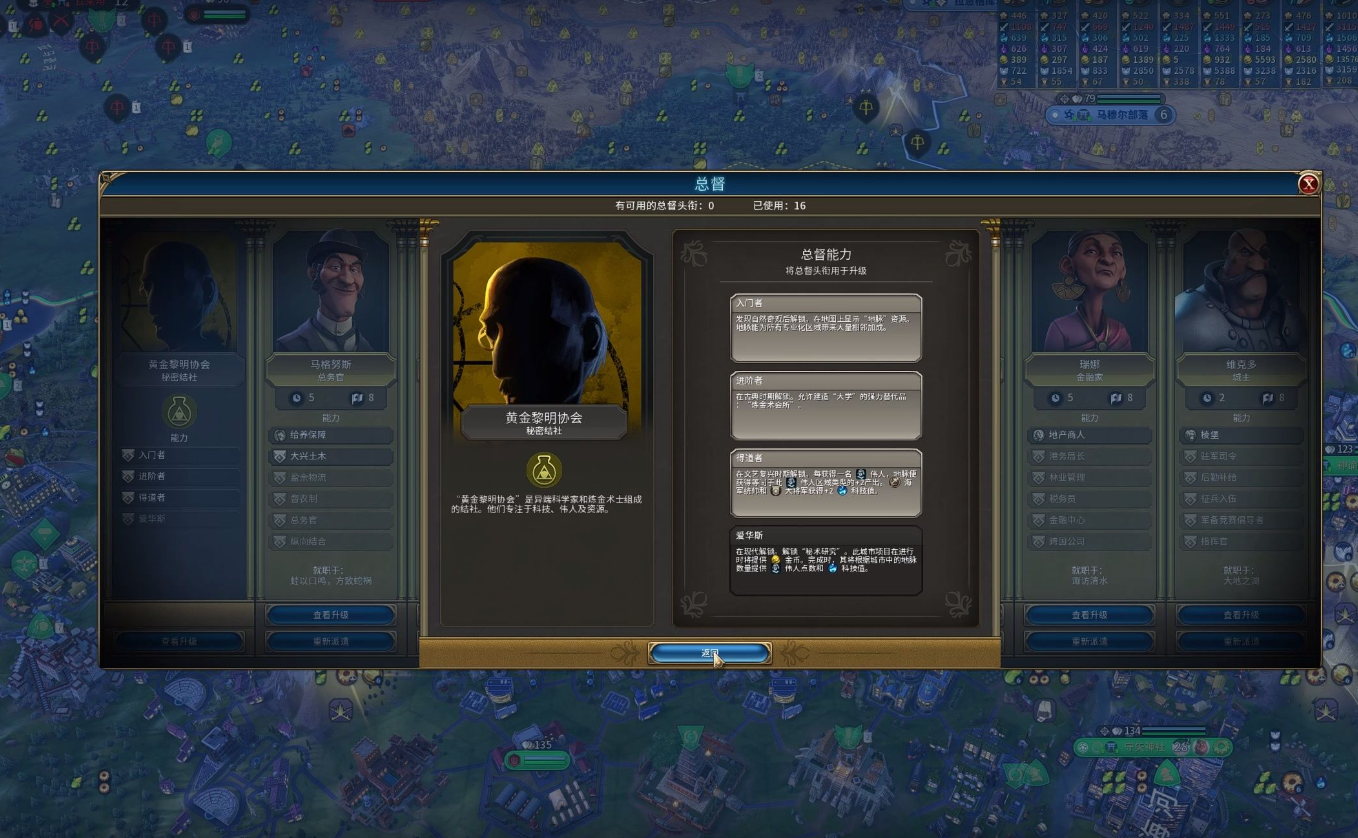Select the locked 爱华斯 ability card
1358x838 pixels.
825,560
